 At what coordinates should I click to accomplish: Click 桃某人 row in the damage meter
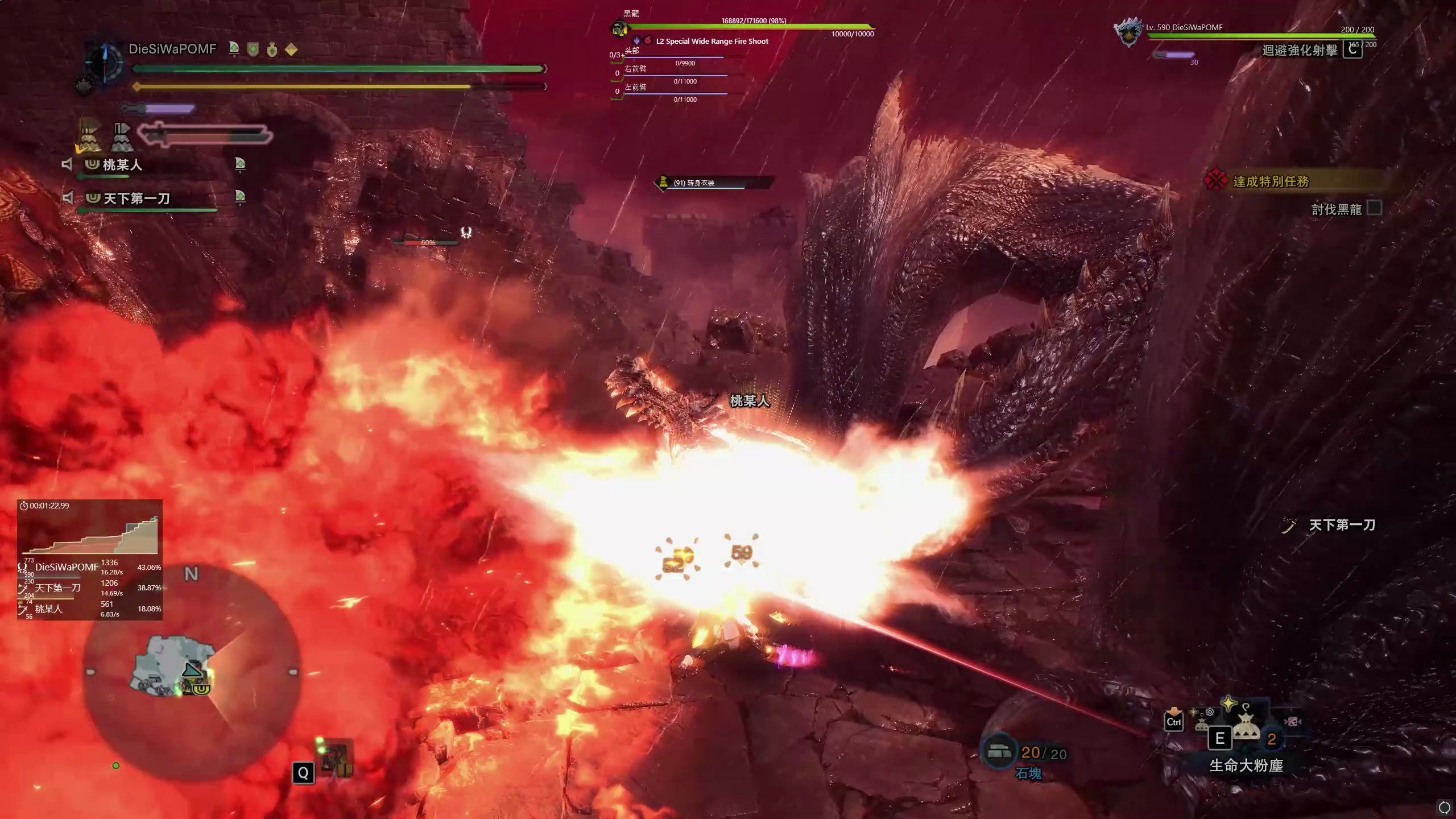coord(90,609)
